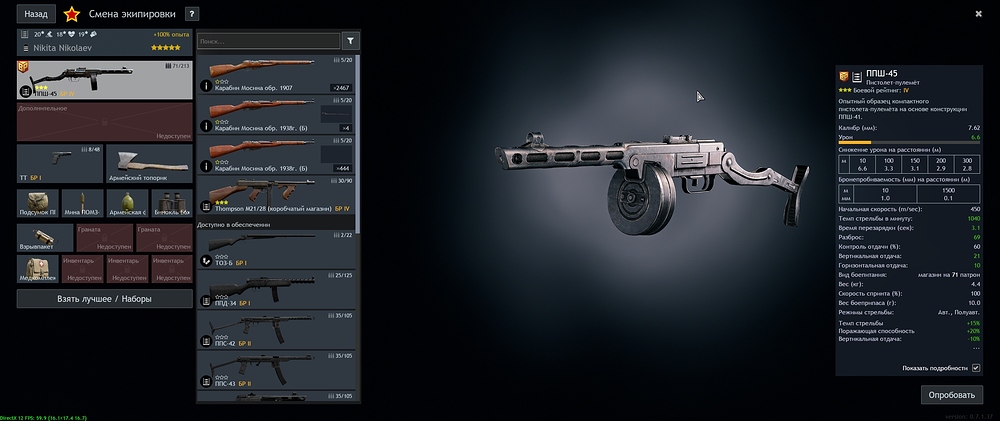This screenshot has height=421, width=1000.
Task: Click the Взять лучшее / Наборы button
Action: pyautogui.click(x=105, y=298)
